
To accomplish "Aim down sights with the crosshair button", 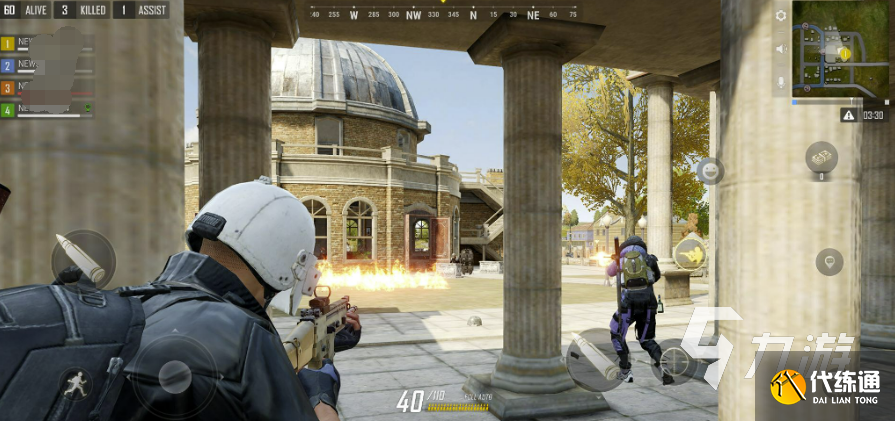I will pos(675,361).
